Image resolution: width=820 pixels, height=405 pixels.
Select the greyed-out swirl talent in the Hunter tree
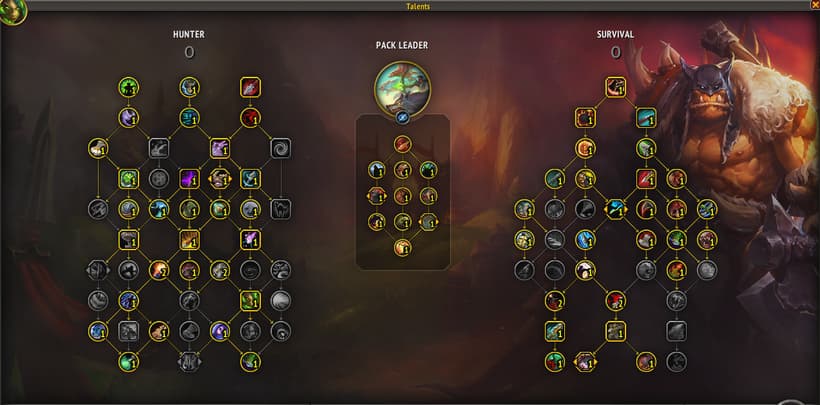(280, 148)
